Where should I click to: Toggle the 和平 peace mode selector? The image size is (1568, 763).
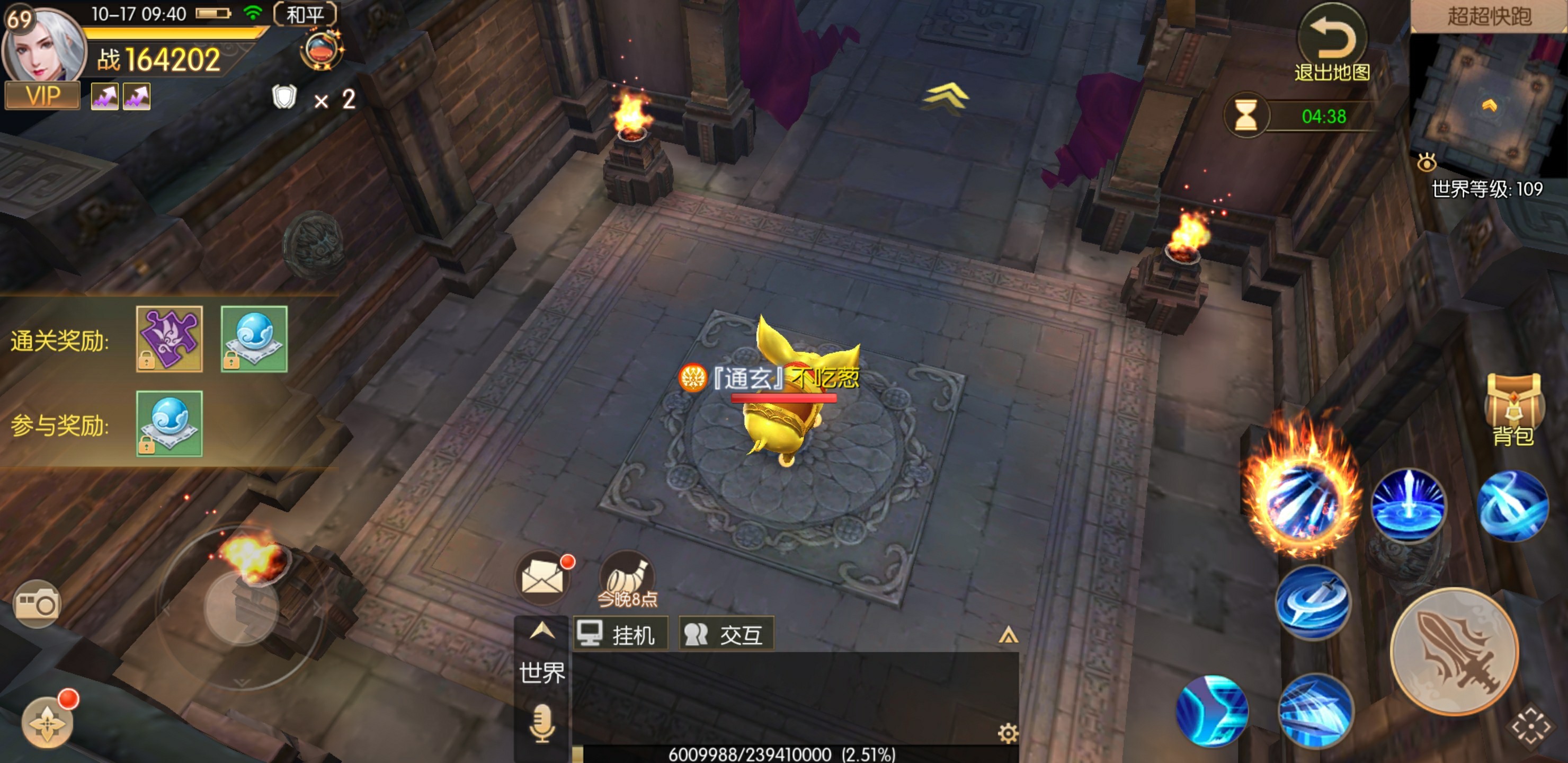[x=305, y=14]
